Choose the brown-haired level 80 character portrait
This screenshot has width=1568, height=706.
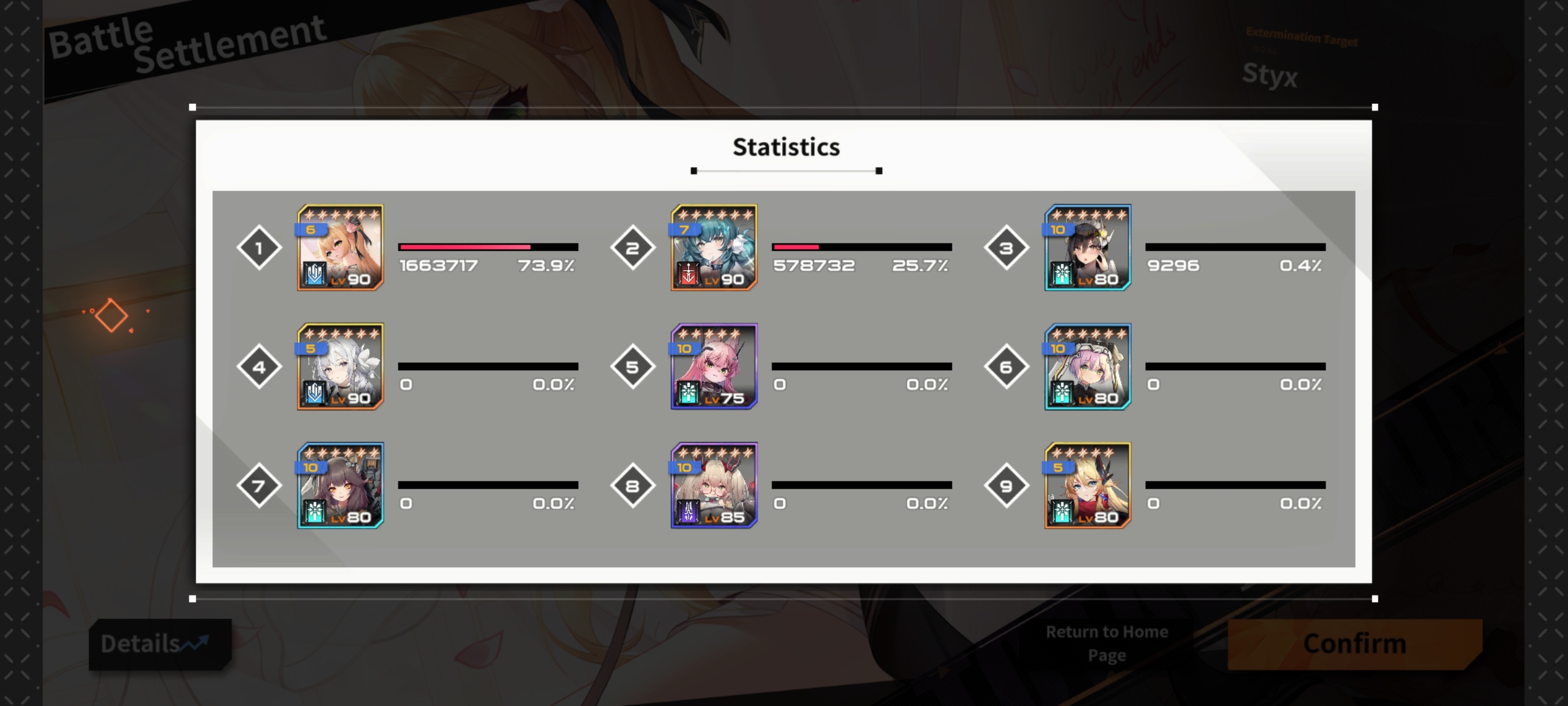[x=340, y=486]
